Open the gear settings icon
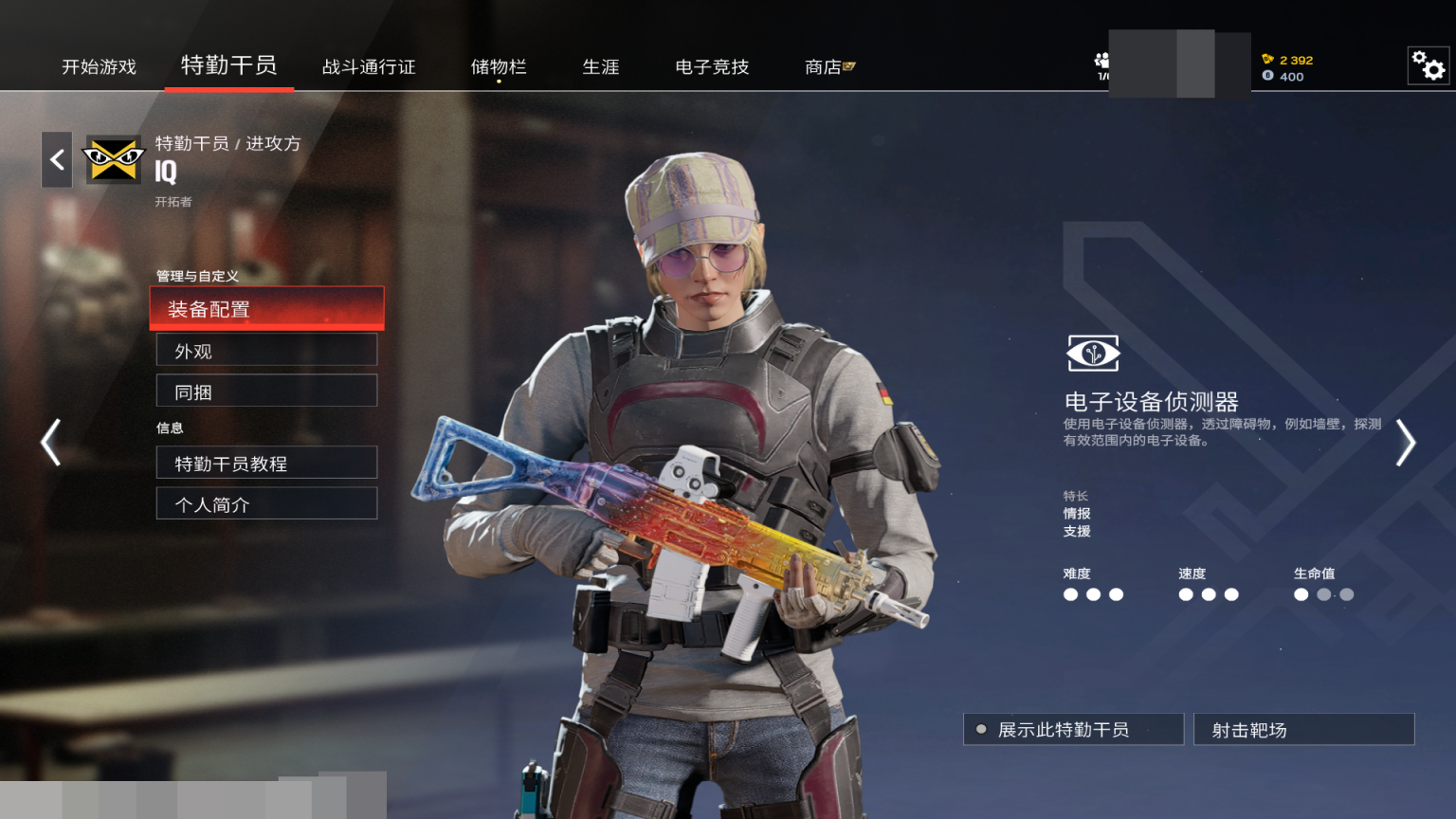This screenshot has width=1456, height=819. (x=1428, y=65)
